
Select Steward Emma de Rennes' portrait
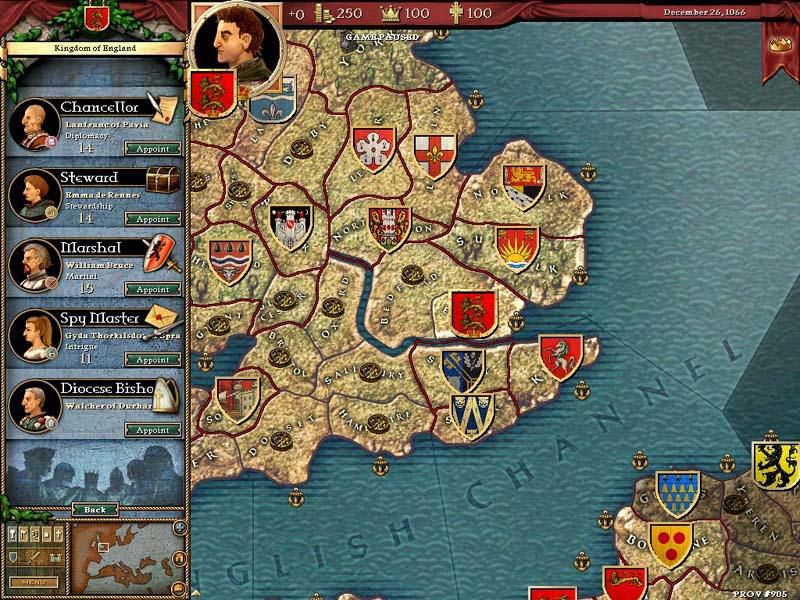(x=34, y=194)
